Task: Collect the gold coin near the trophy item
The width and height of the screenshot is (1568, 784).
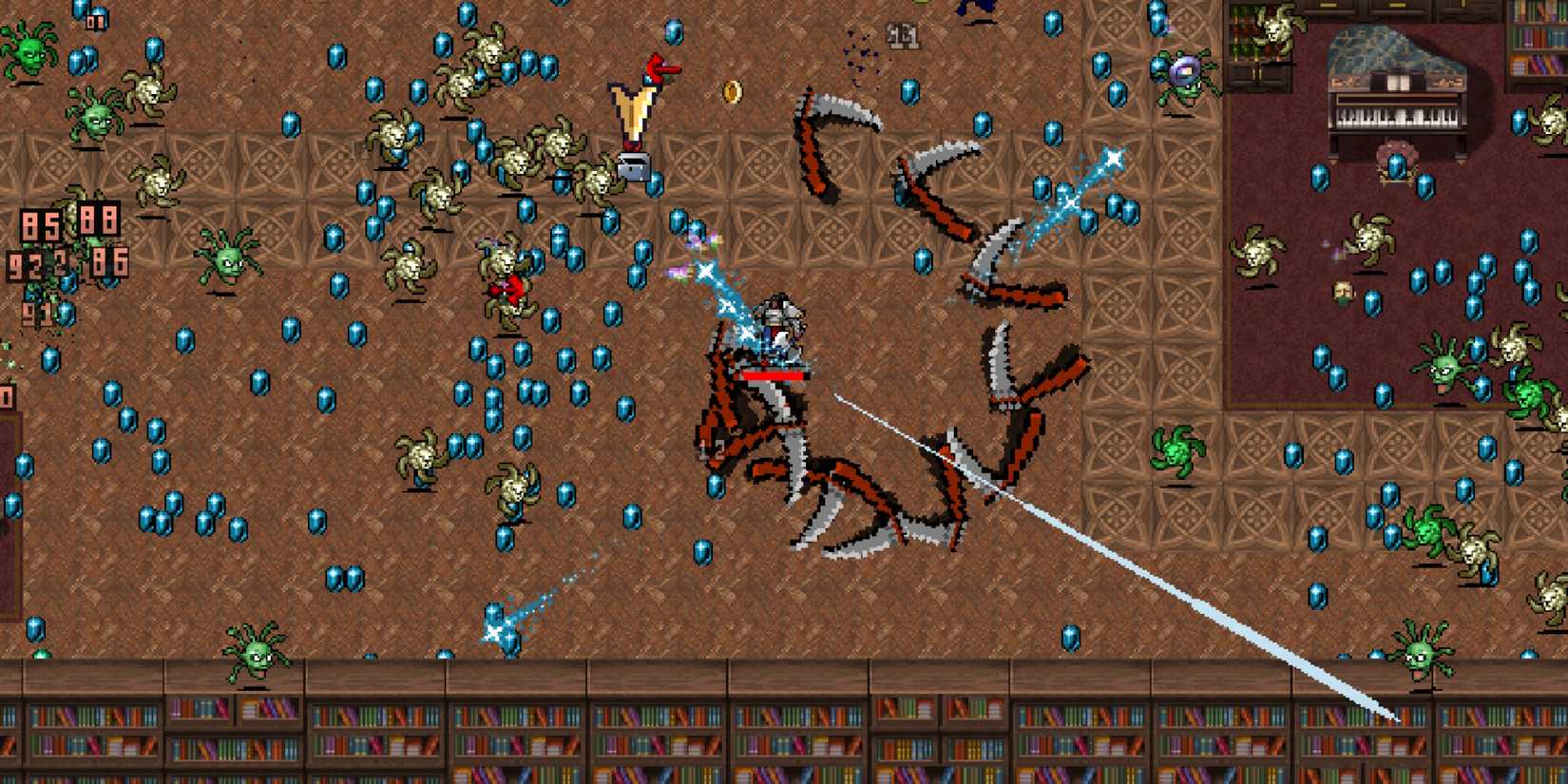Action: 732,92
